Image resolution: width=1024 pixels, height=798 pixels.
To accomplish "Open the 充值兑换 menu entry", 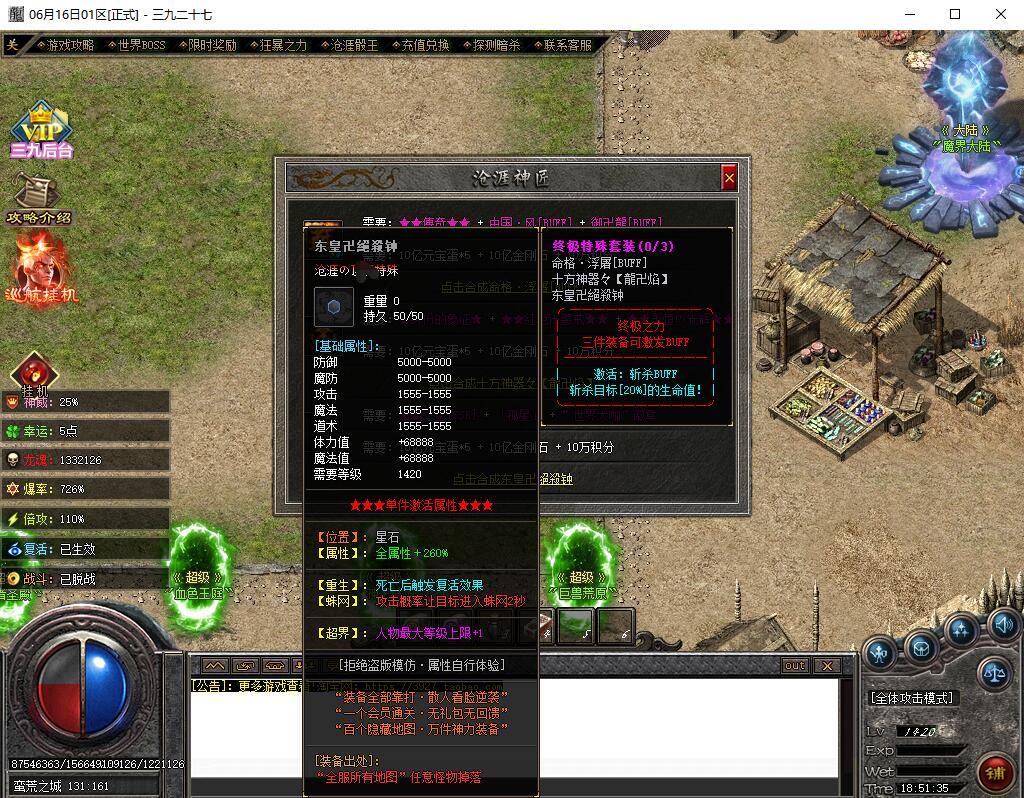I will coord(425,45).
